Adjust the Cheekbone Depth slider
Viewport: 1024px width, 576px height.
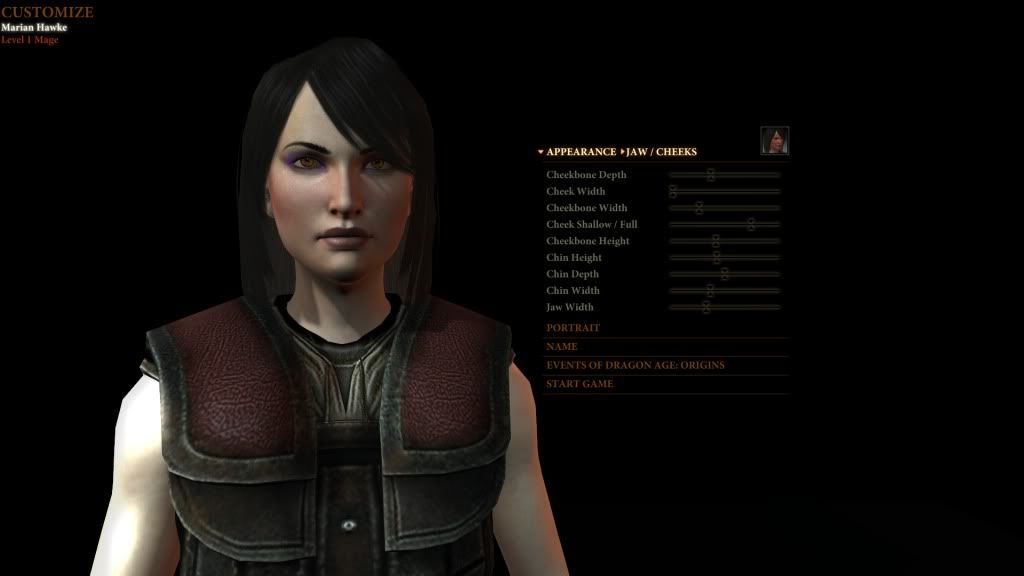[x=711, y=175]
